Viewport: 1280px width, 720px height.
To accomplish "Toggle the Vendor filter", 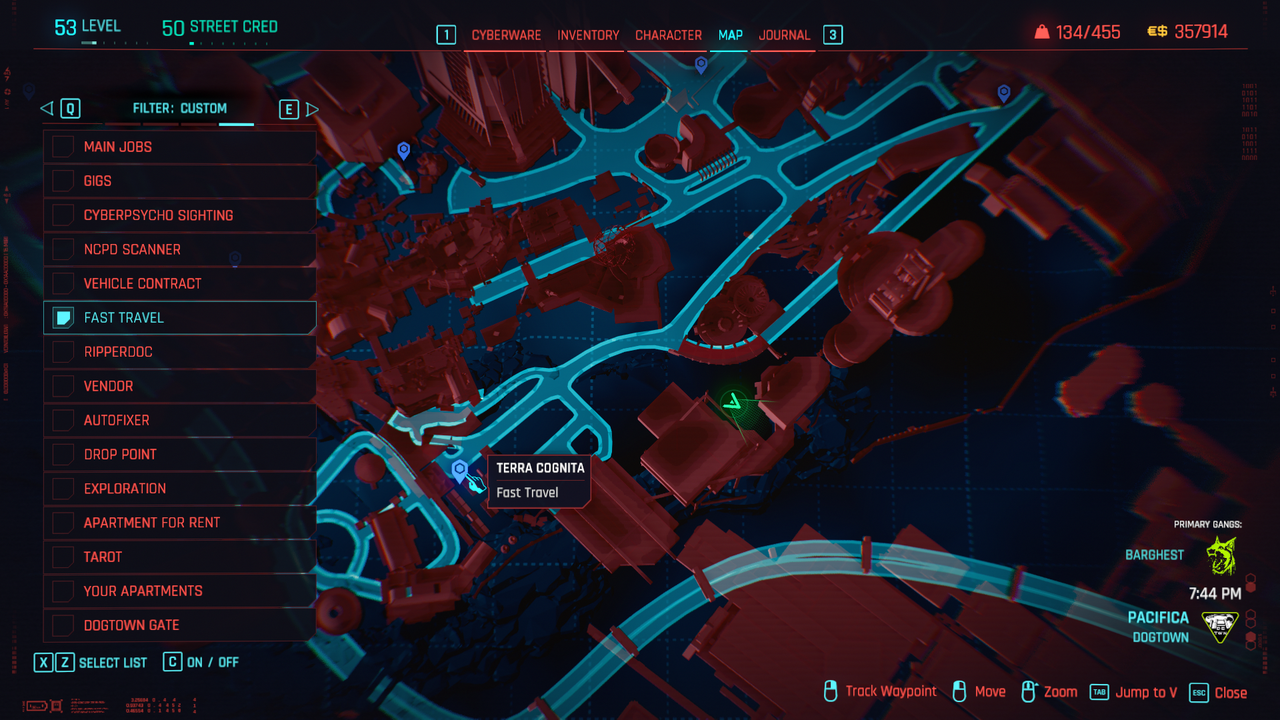I will (63, 386).
